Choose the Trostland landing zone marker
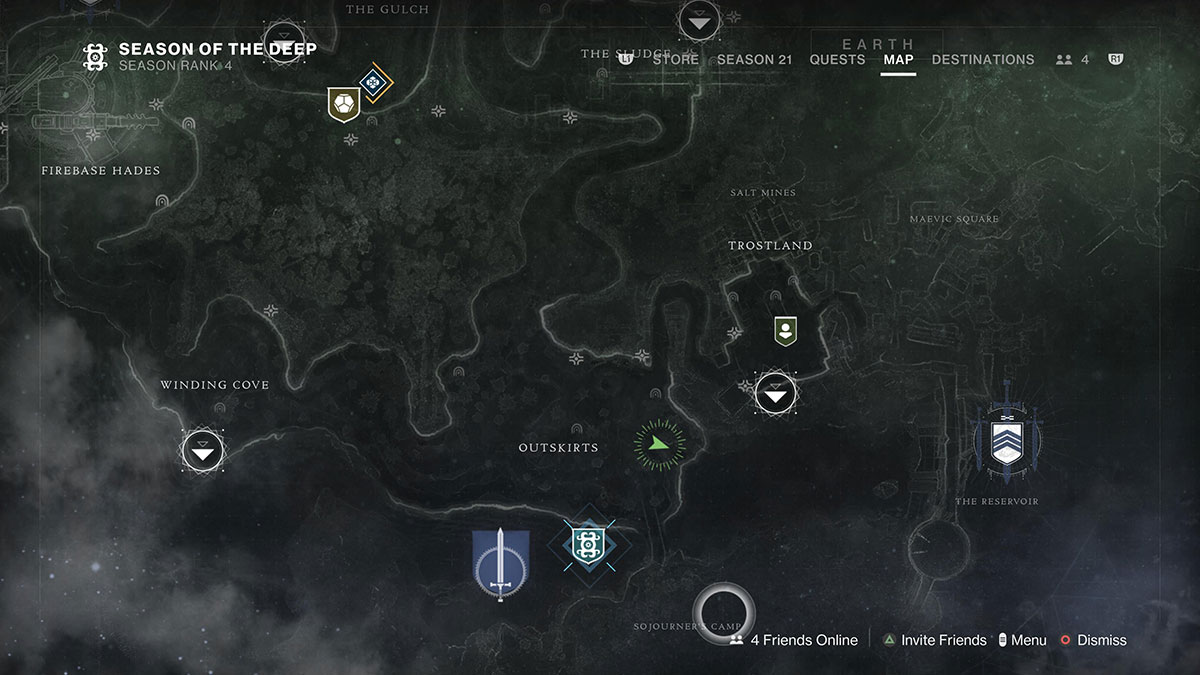This screenshot has width=1200, height=675. tap(776, 392)
